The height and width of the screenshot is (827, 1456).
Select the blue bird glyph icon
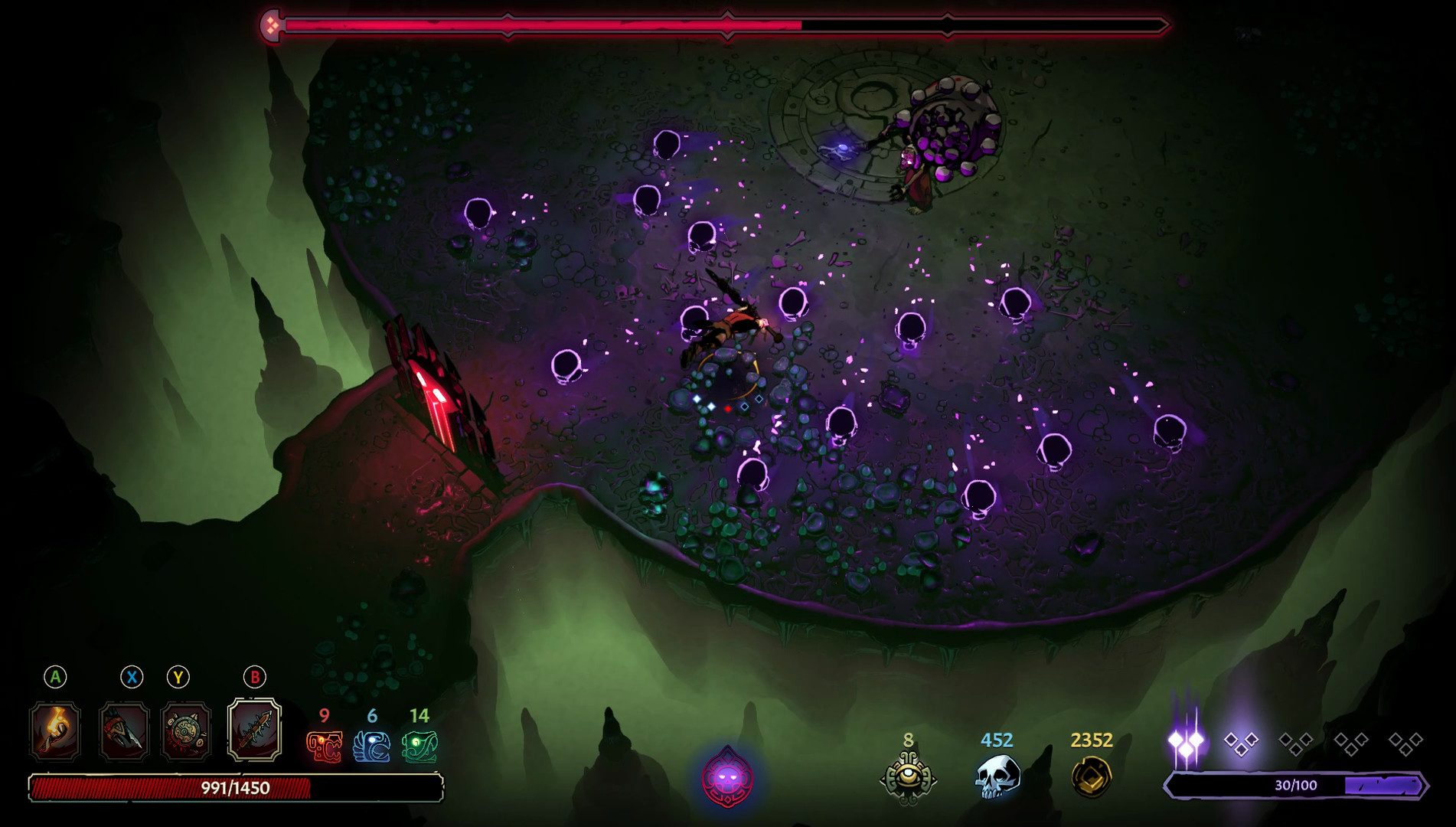(372, 747)
